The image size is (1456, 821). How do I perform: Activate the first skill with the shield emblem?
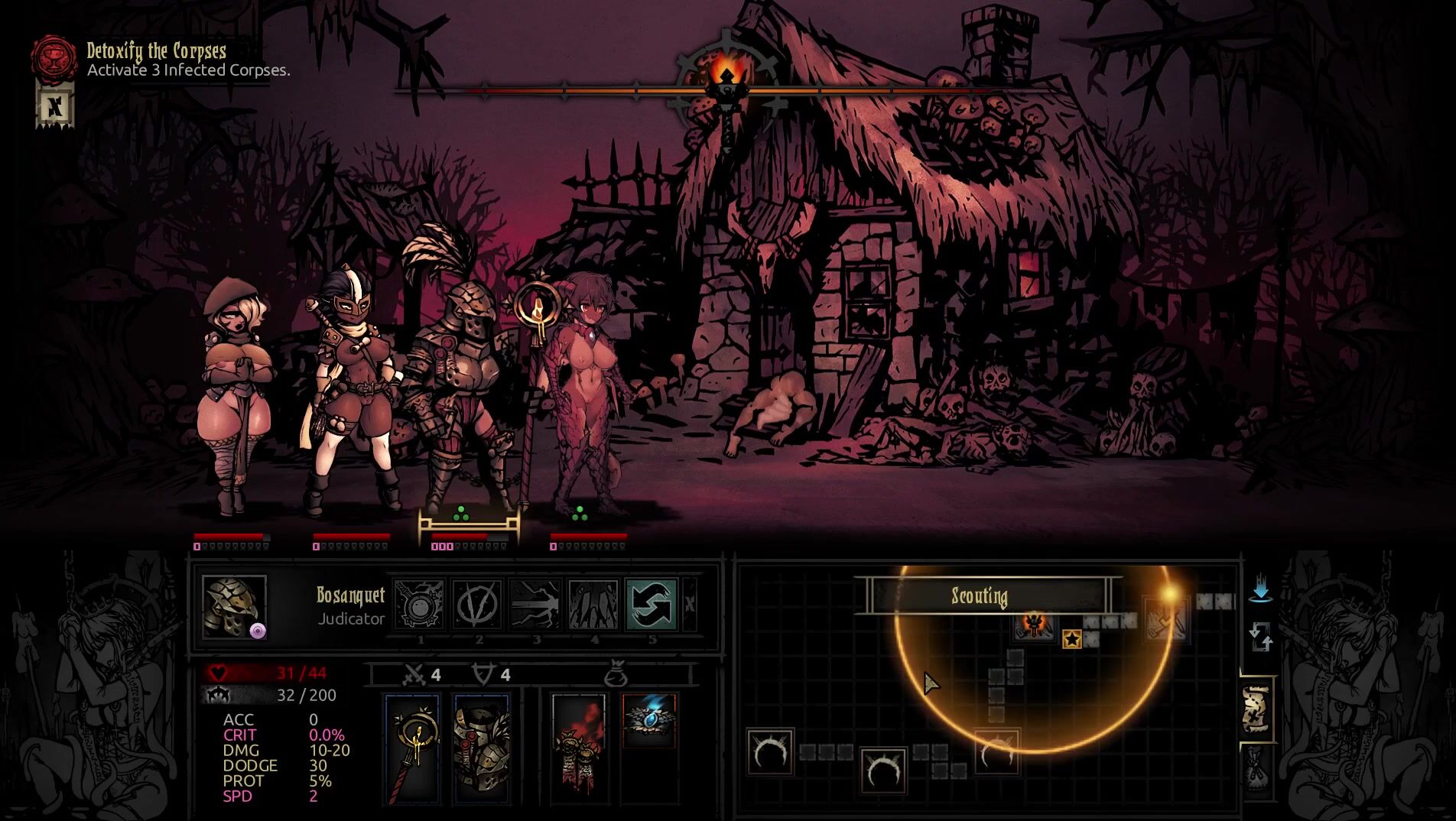[420, 605]
